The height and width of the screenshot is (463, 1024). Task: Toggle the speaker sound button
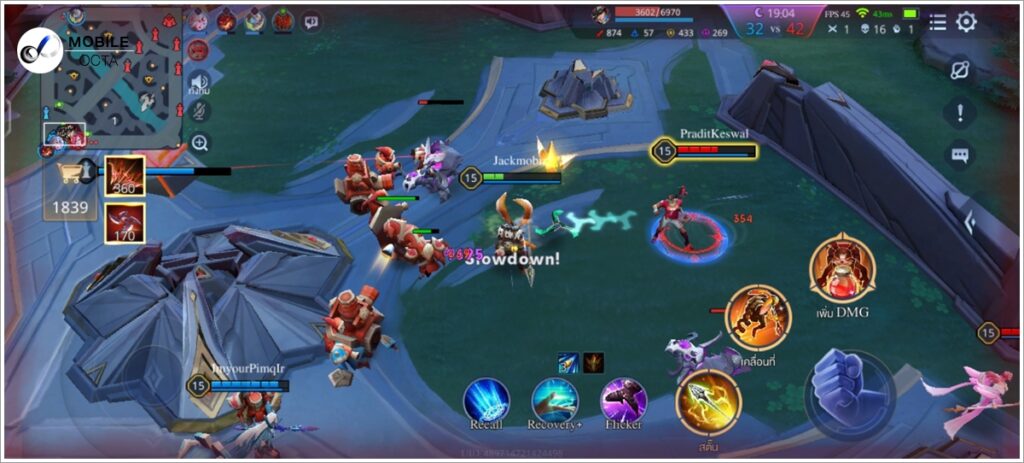point(199,82)
